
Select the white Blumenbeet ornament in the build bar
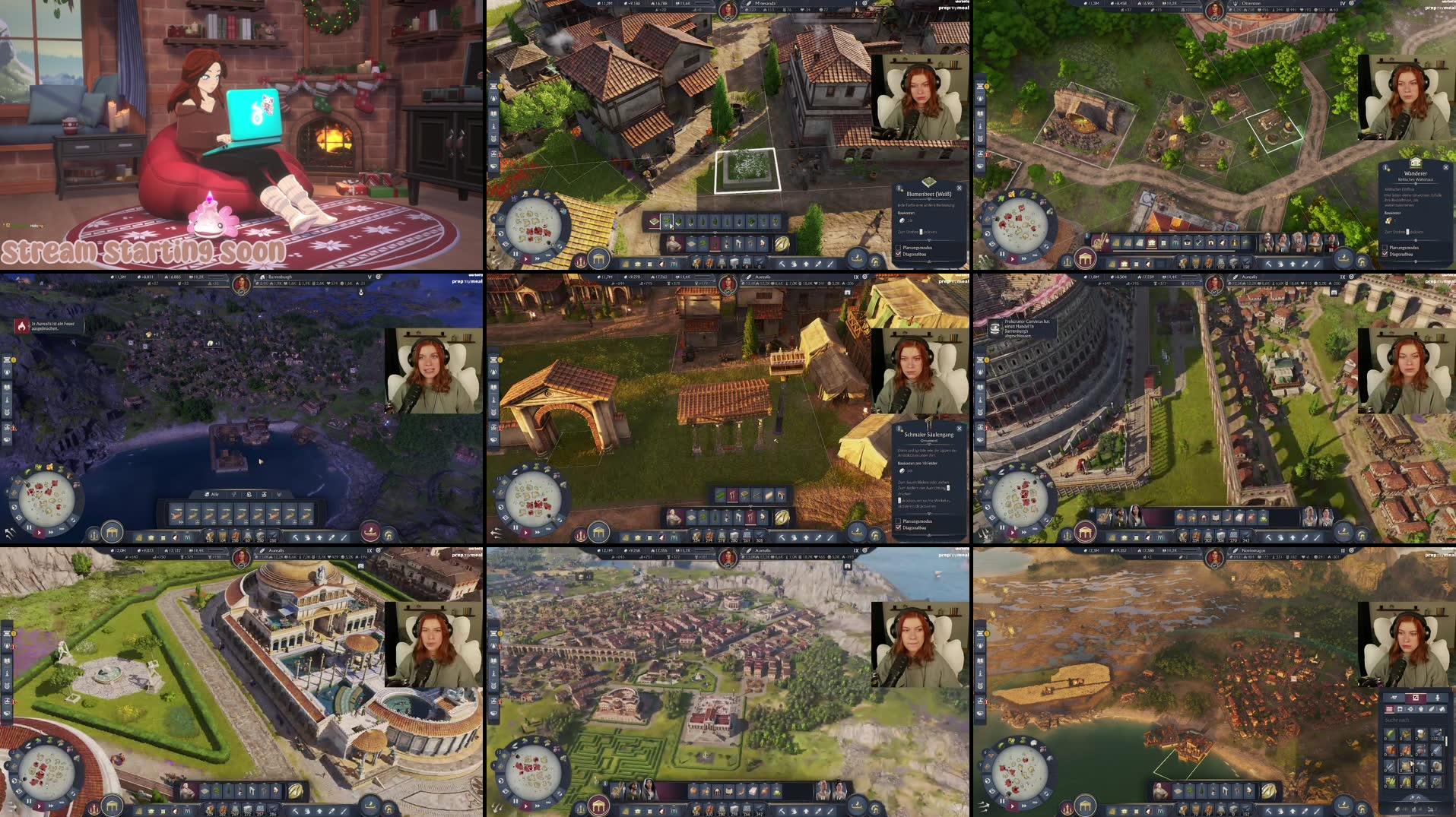[x=667, y=220]
